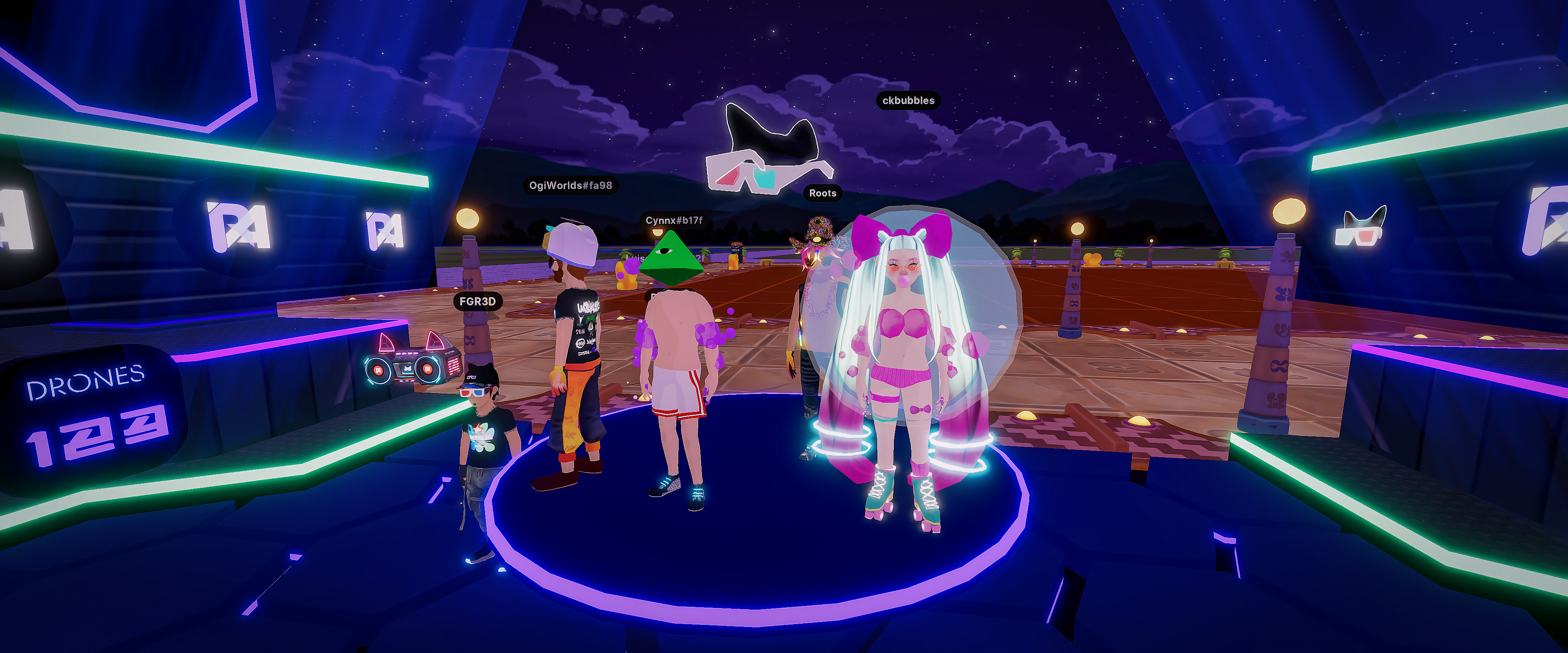The image size is (1568, 653).
Task: Select the FGR3D player name tag
Action: (477, 301)
